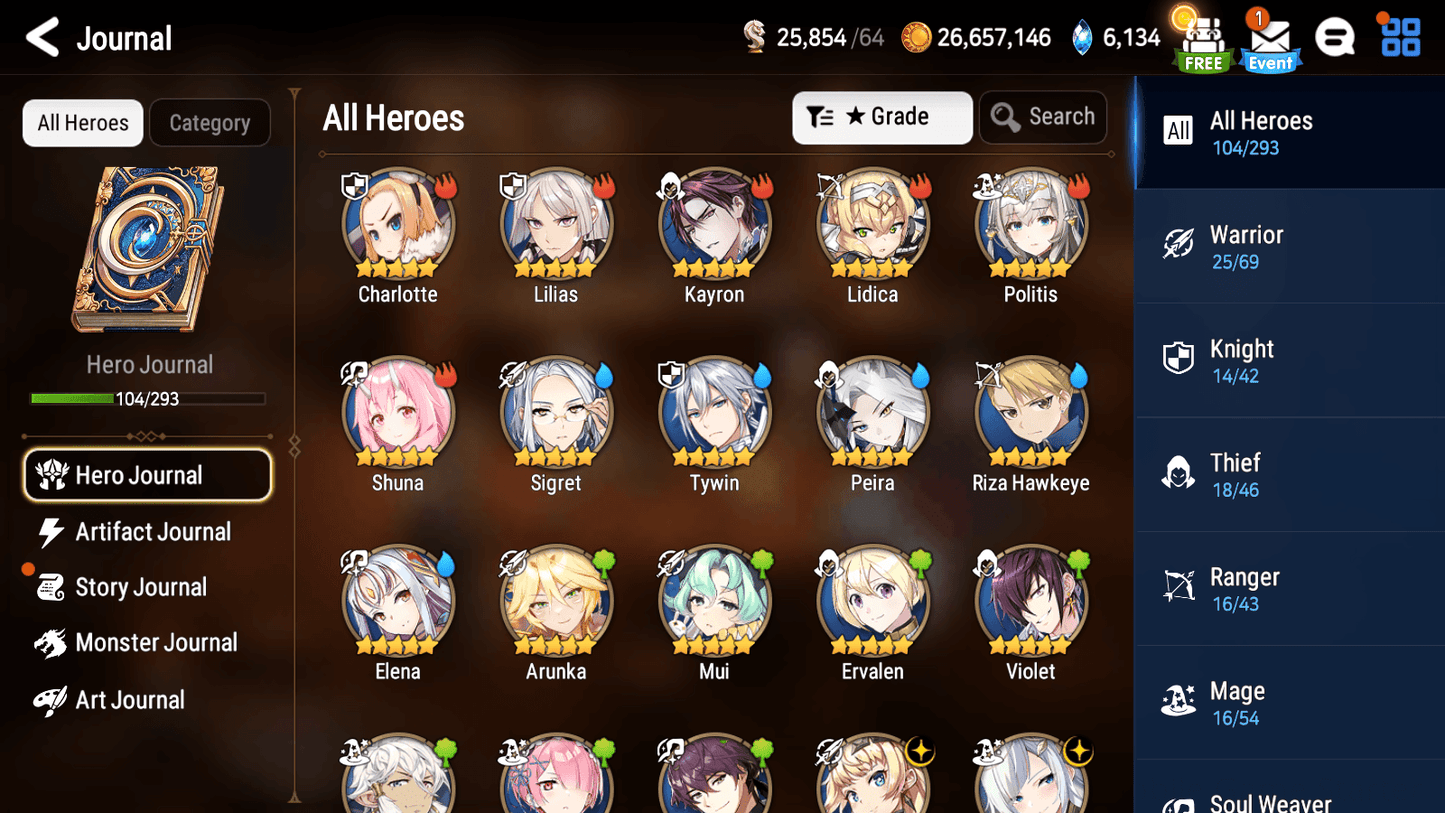Open the Event mailbox with notification
Screen dimensions: 1445x813
click(1269, 38)
